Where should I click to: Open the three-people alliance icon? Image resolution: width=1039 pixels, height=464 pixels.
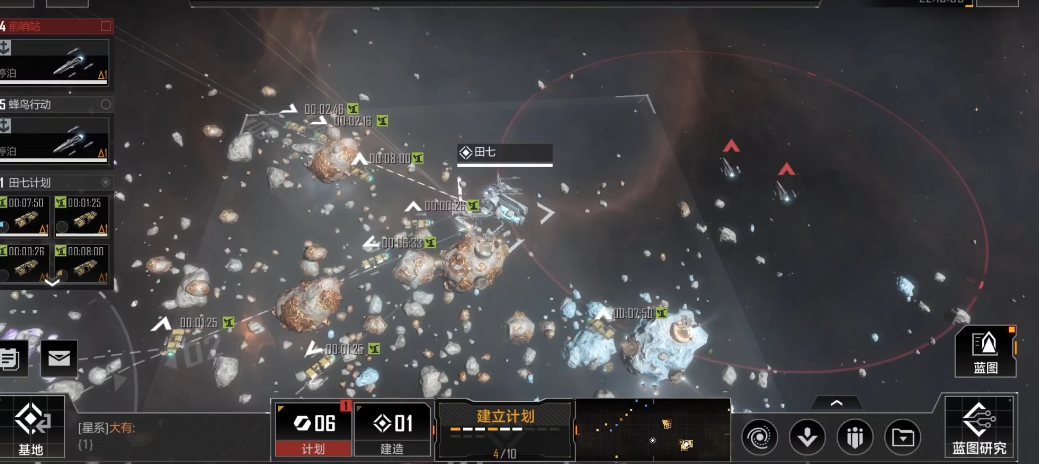click(855, 436)
